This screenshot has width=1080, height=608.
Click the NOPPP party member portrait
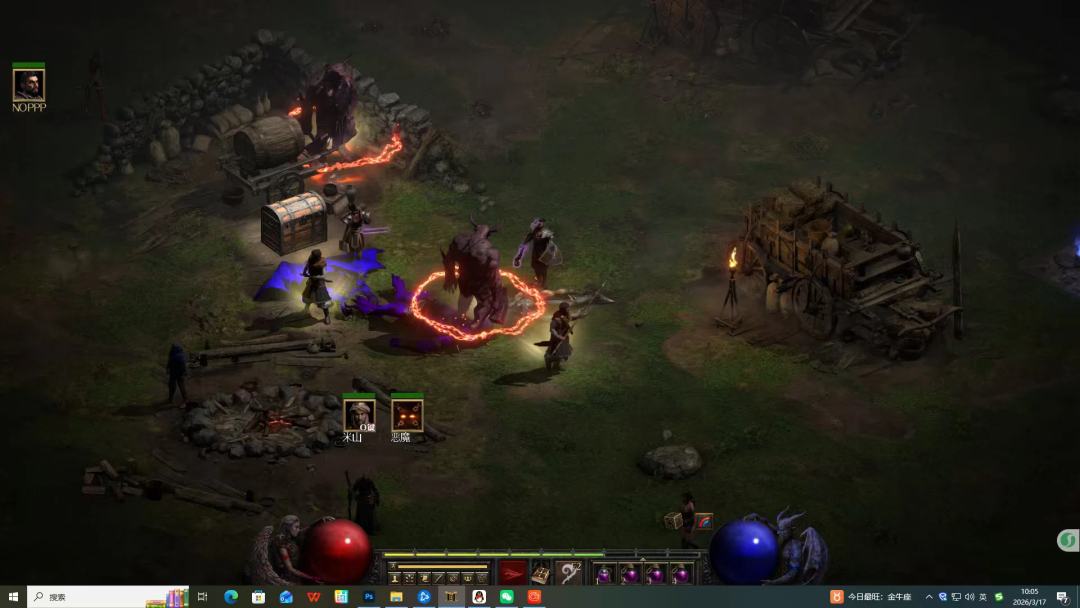[28, 84]
